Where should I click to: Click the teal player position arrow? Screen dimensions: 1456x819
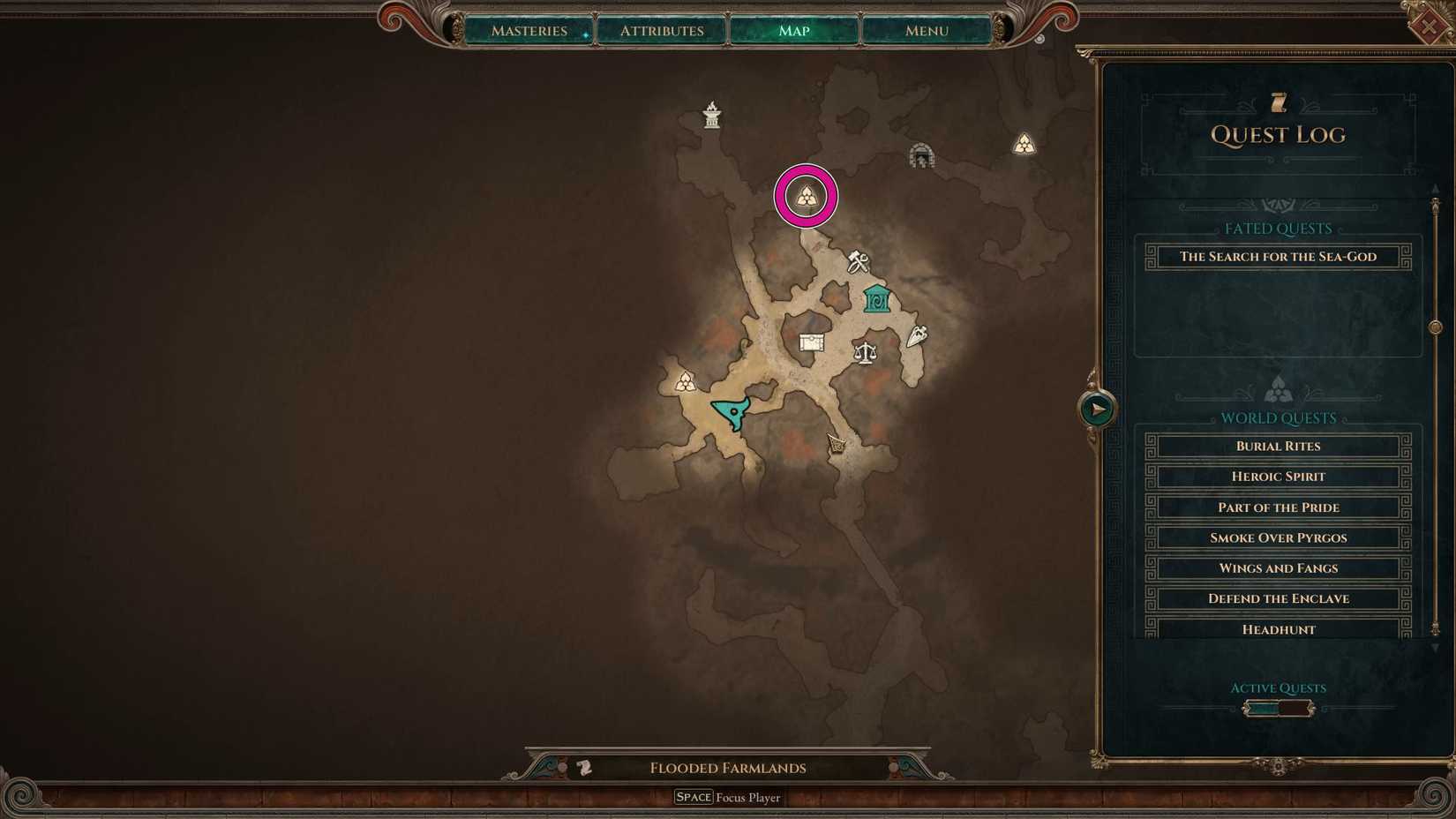(x=733, y=410)
